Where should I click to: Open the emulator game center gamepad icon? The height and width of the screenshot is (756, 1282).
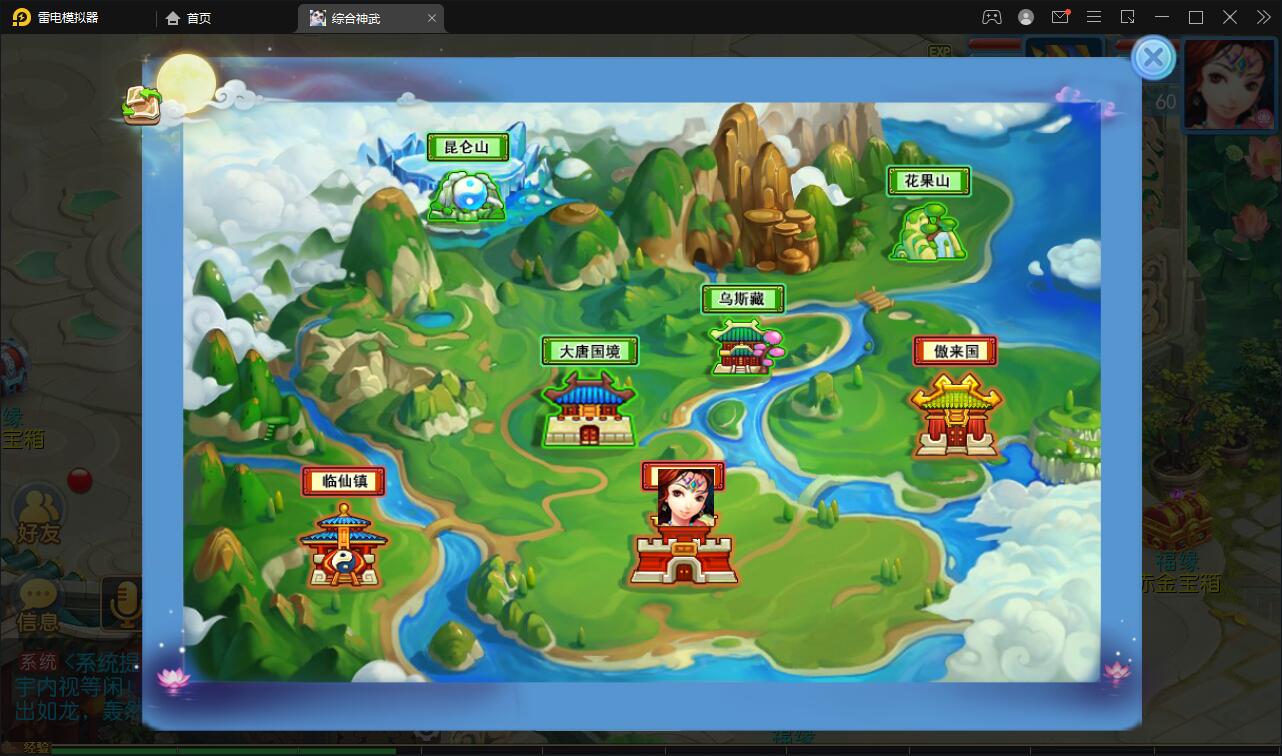[x=991, y=17]
